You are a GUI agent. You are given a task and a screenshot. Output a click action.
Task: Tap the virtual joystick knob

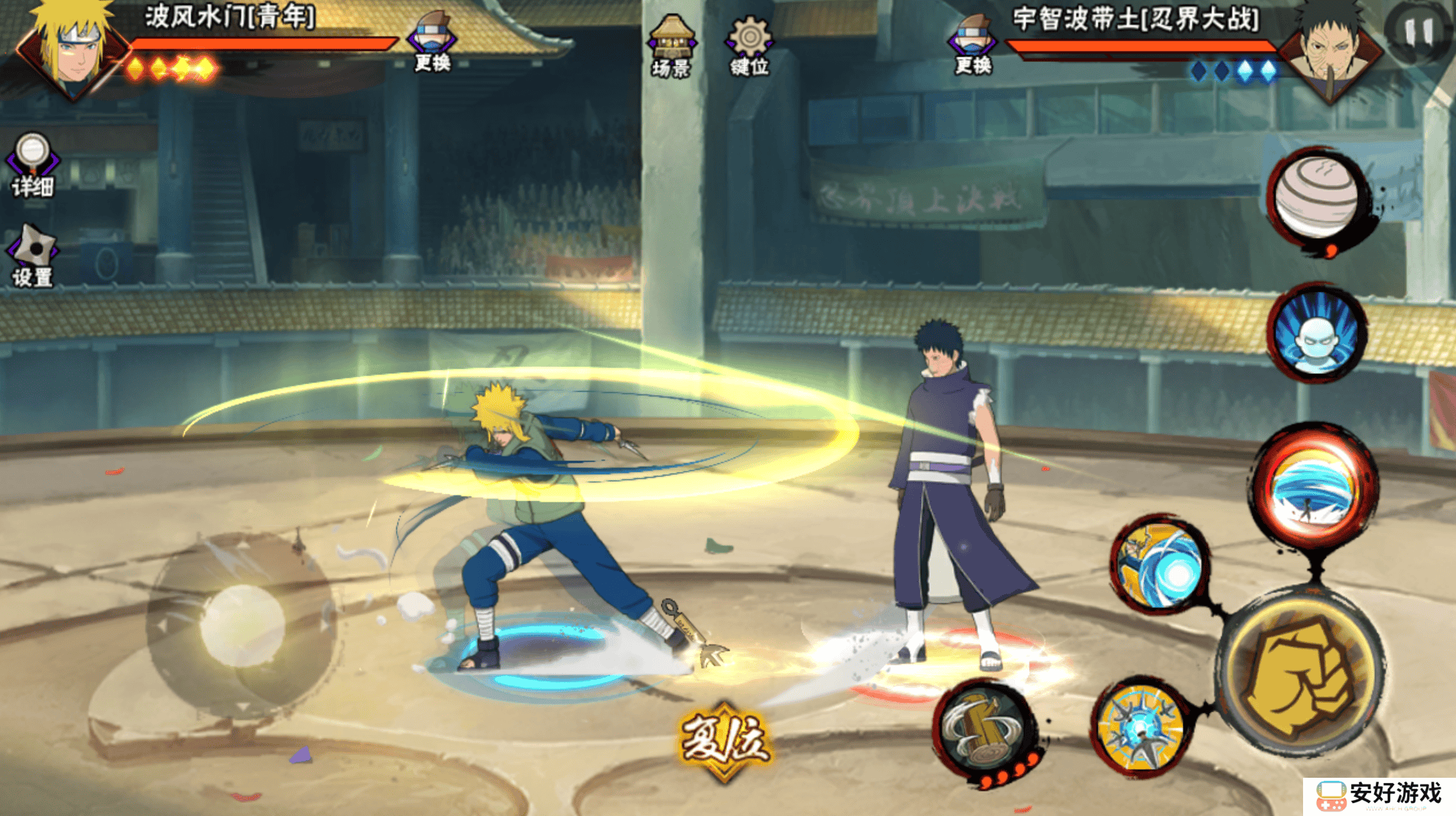[x=242, y=624]
